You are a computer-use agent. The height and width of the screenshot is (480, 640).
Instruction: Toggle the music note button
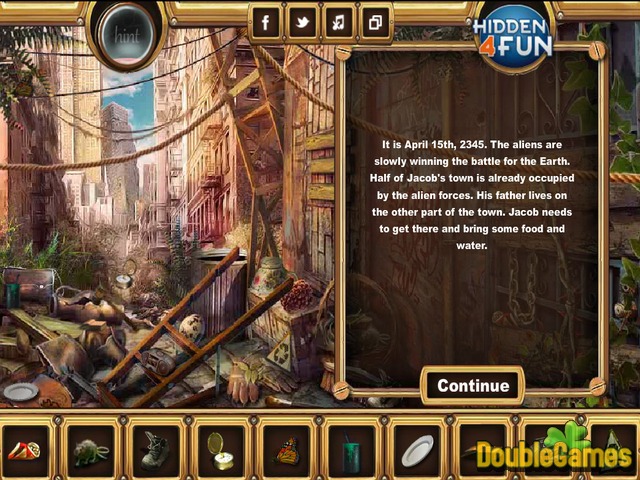click(339, 23)
